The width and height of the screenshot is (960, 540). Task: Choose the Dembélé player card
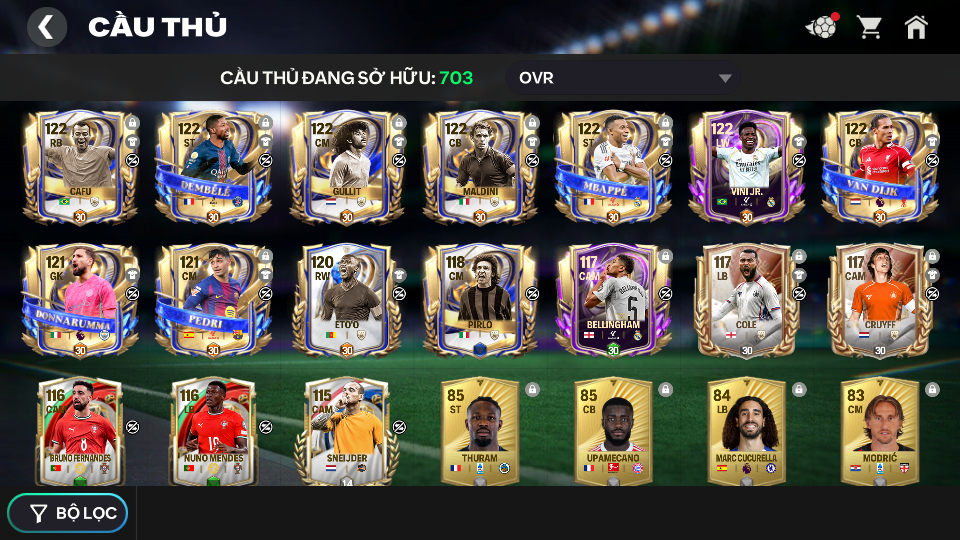click(x=213, y=166)
